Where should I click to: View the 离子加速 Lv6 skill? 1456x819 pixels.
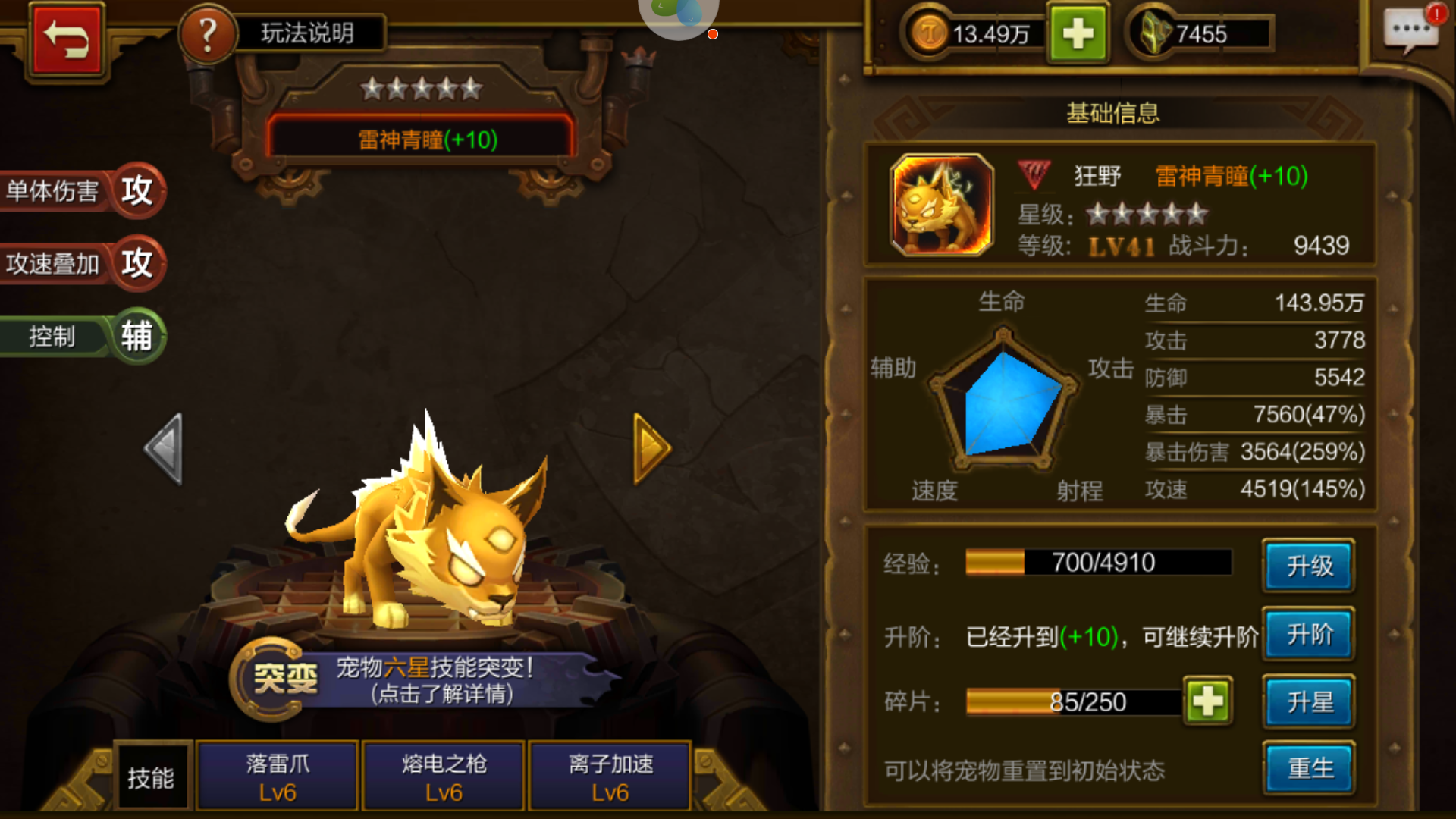click(610, 777)
